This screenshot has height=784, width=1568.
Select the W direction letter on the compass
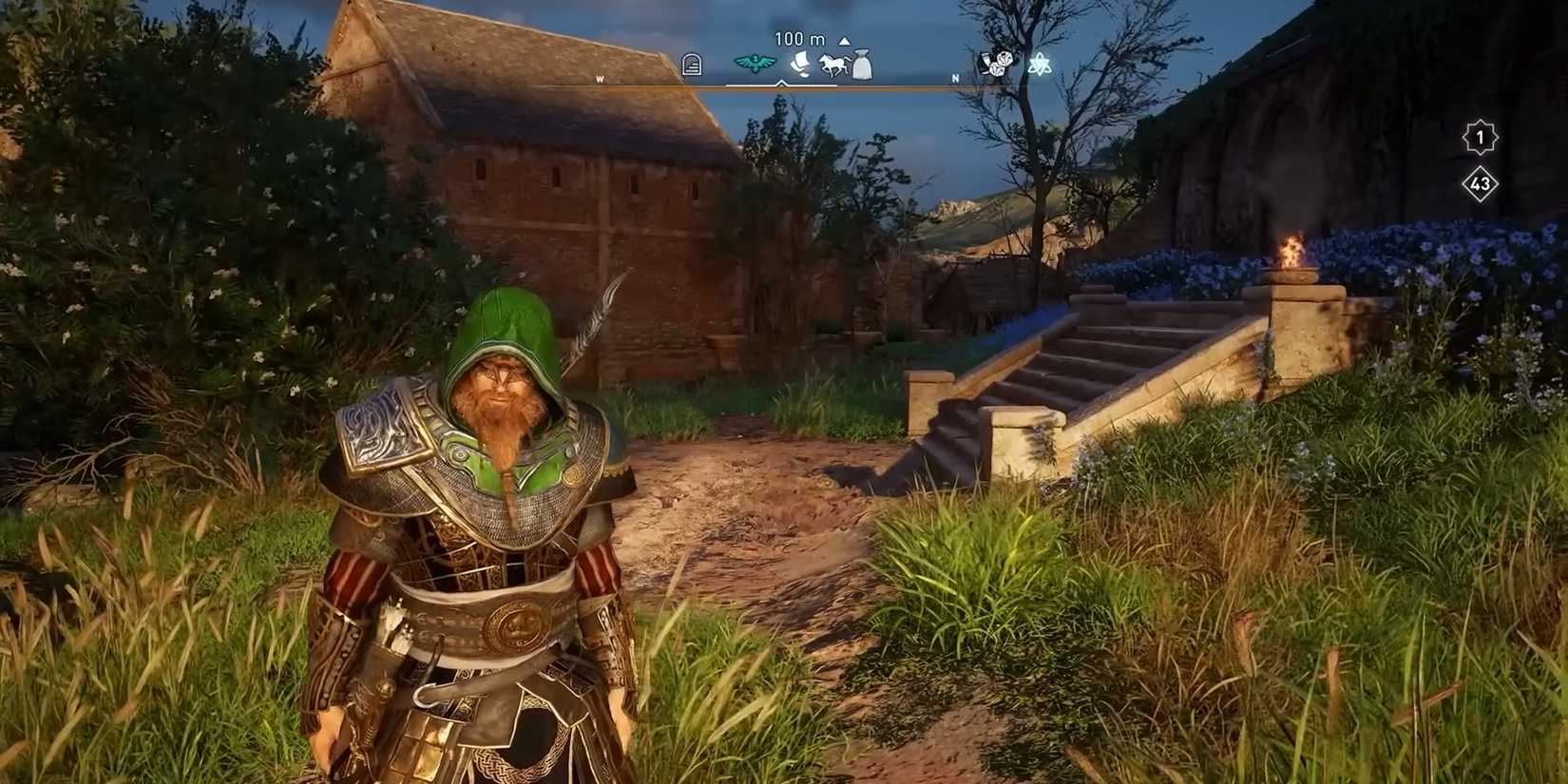click(x=601, y=79)
